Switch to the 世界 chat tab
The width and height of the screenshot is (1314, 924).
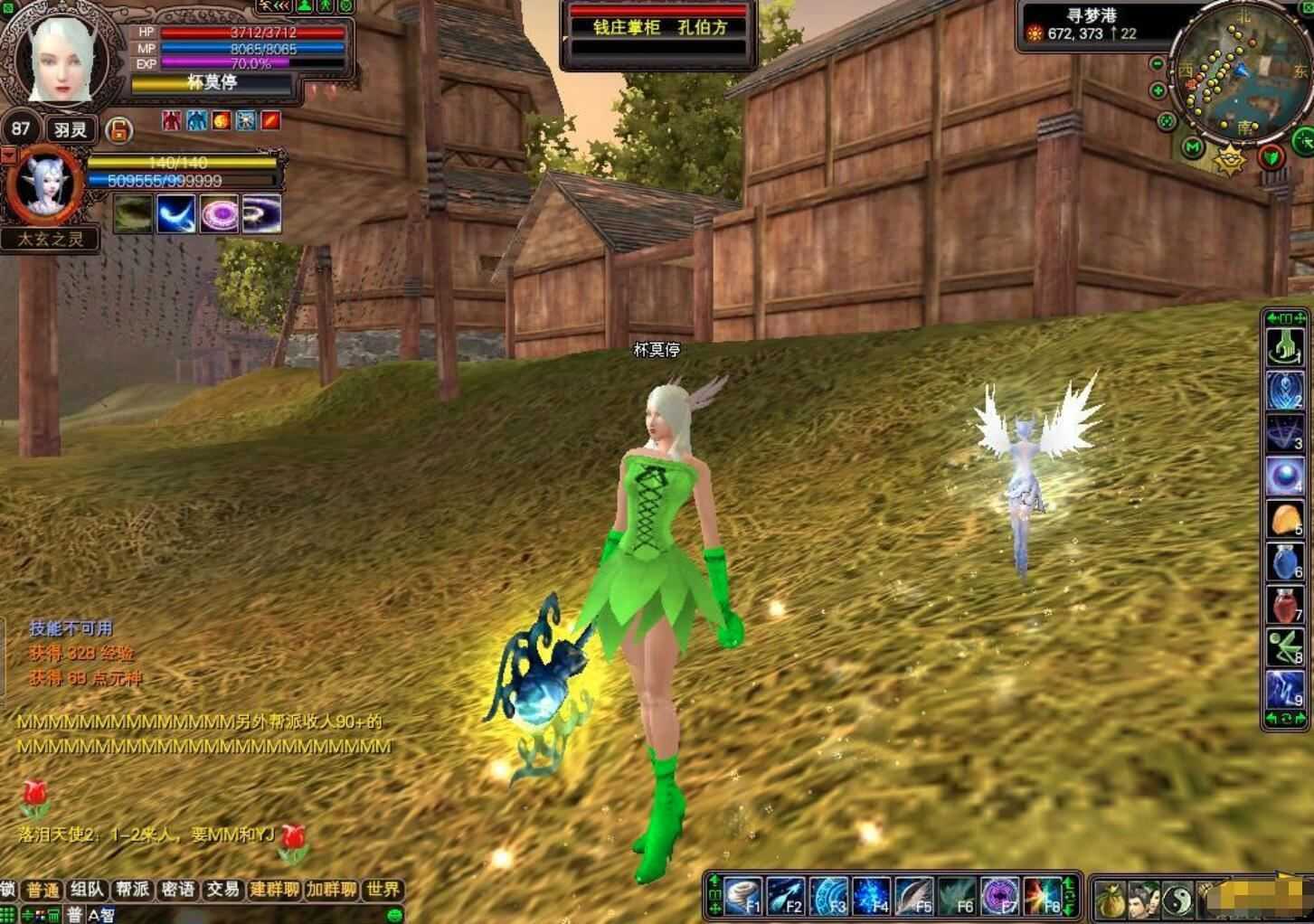pos(383,890)
